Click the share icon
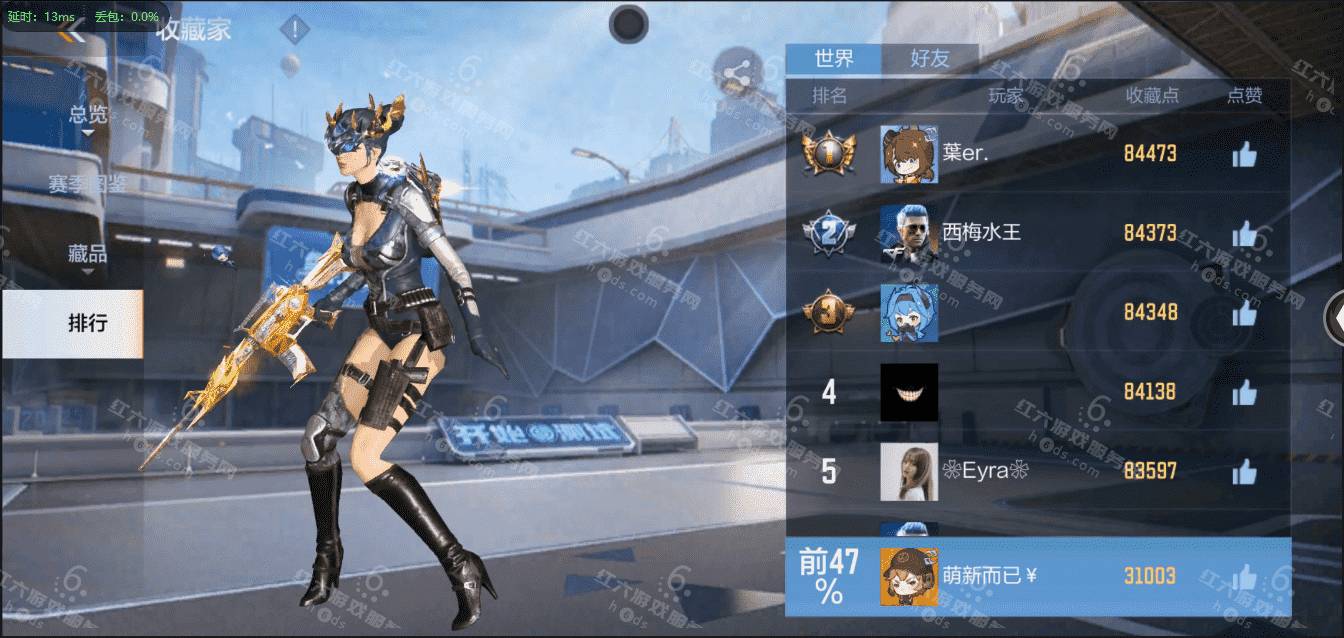 (x=737, y=71)
